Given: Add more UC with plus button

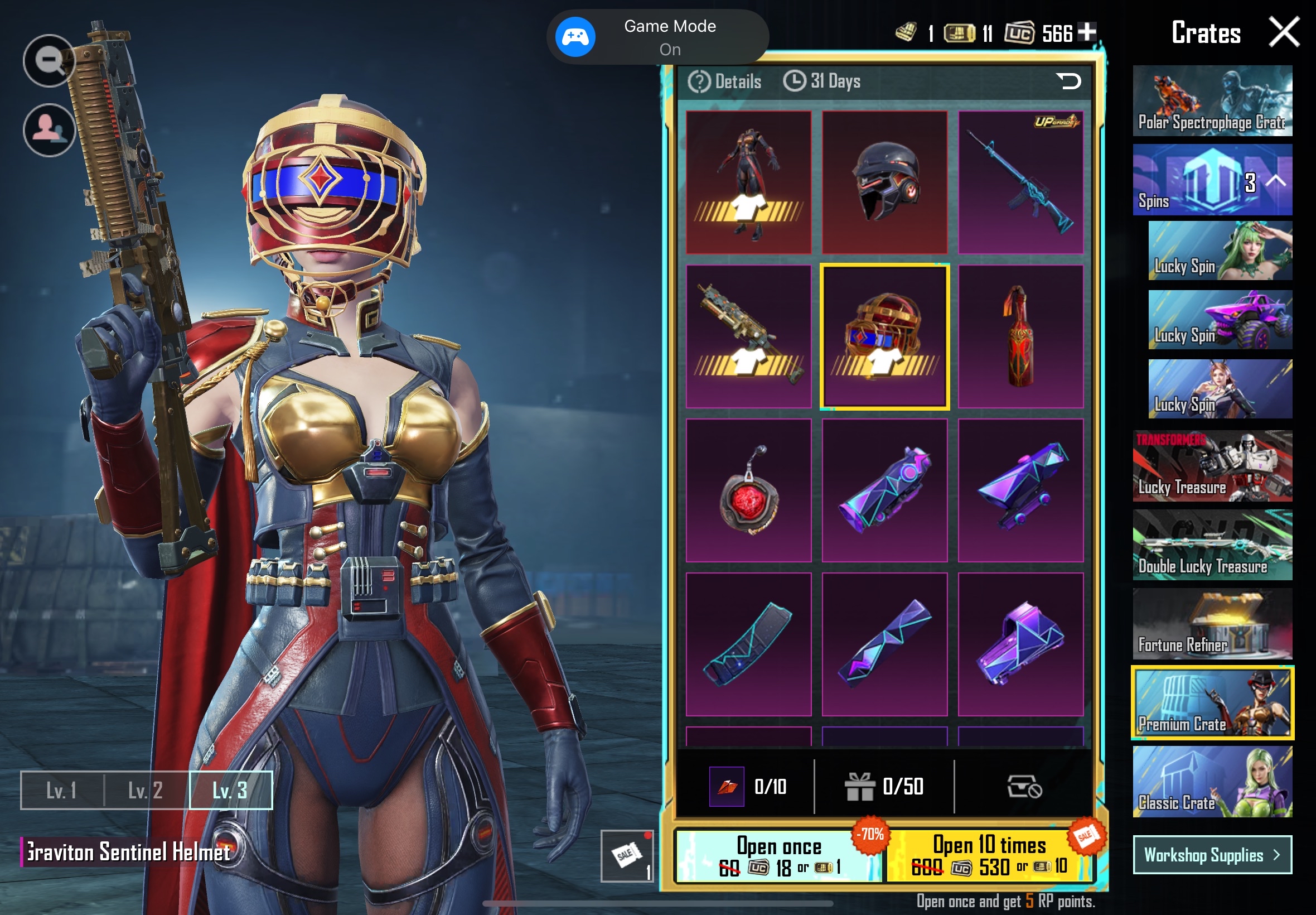Looking at the screenshot, I should 1086,32.
